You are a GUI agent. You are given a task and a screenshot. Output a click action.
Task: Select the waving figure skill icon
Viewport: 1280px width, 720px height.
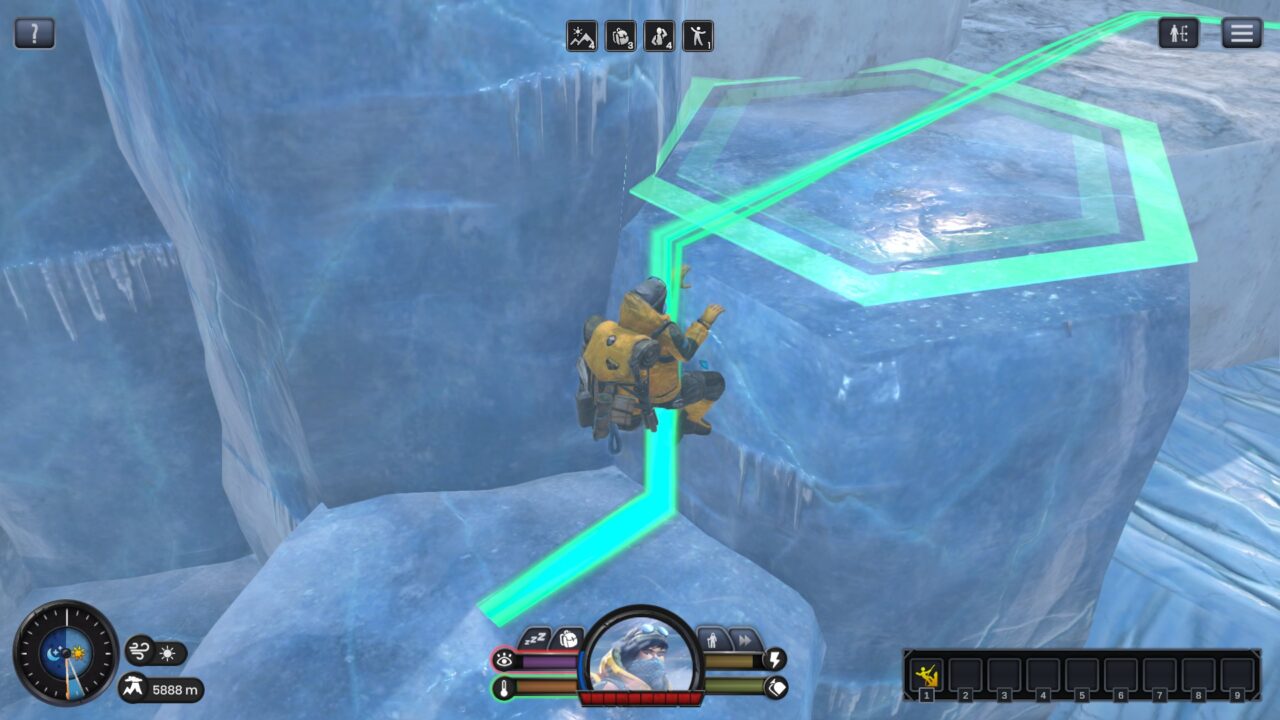click(x=698, y=36)
